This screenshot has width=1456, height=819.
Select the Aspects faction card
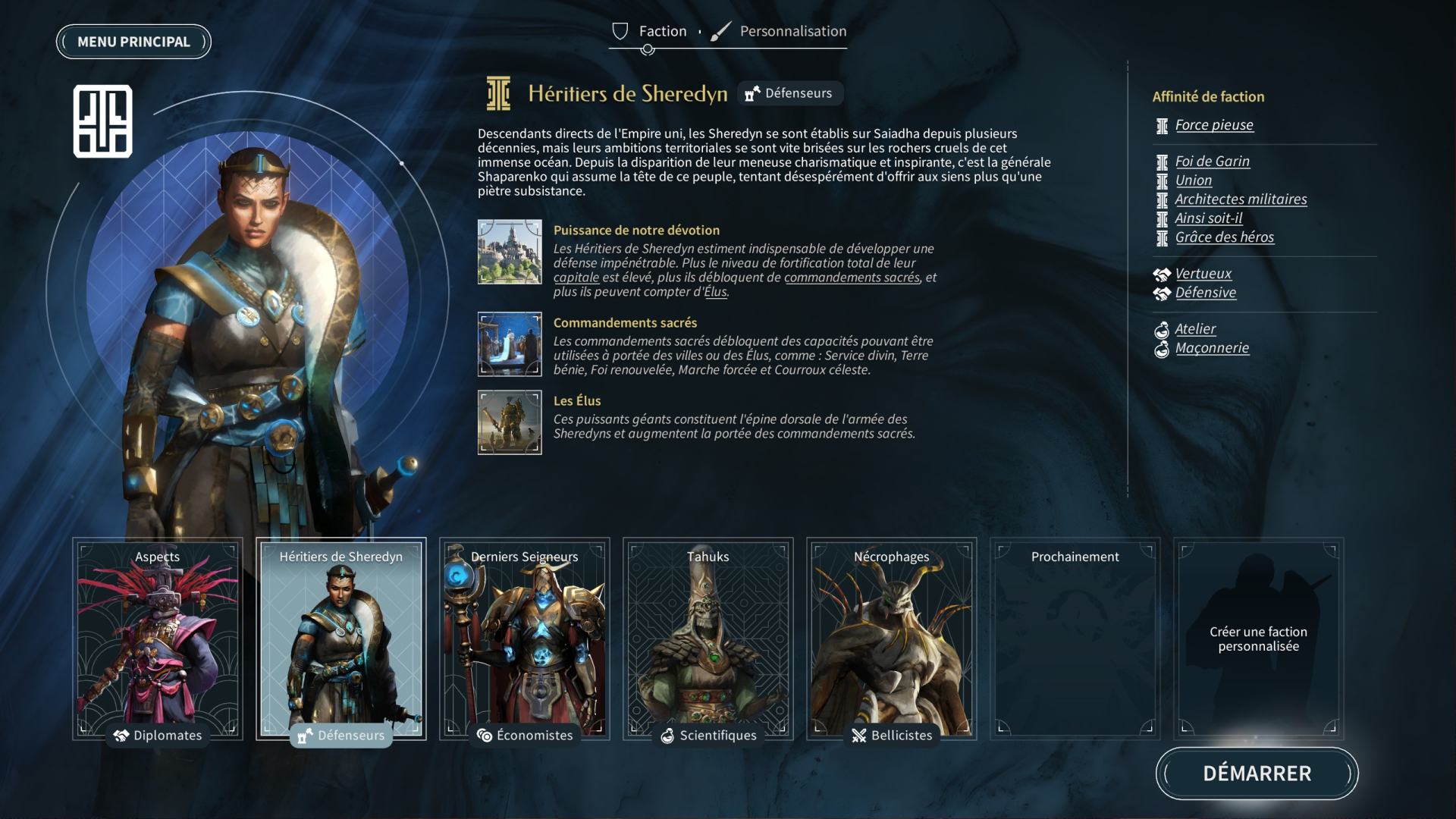[x=158, y=639]
